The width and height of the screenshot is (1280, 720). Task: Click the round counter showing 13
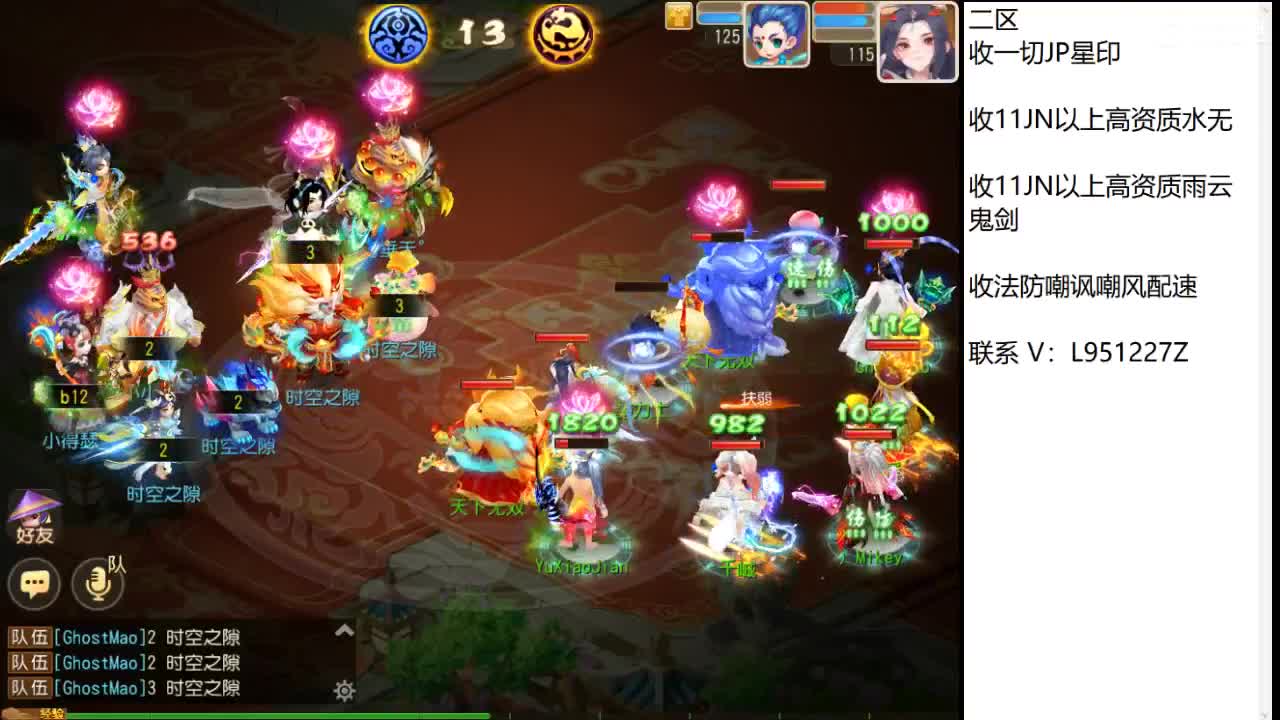tap(480, 33)
